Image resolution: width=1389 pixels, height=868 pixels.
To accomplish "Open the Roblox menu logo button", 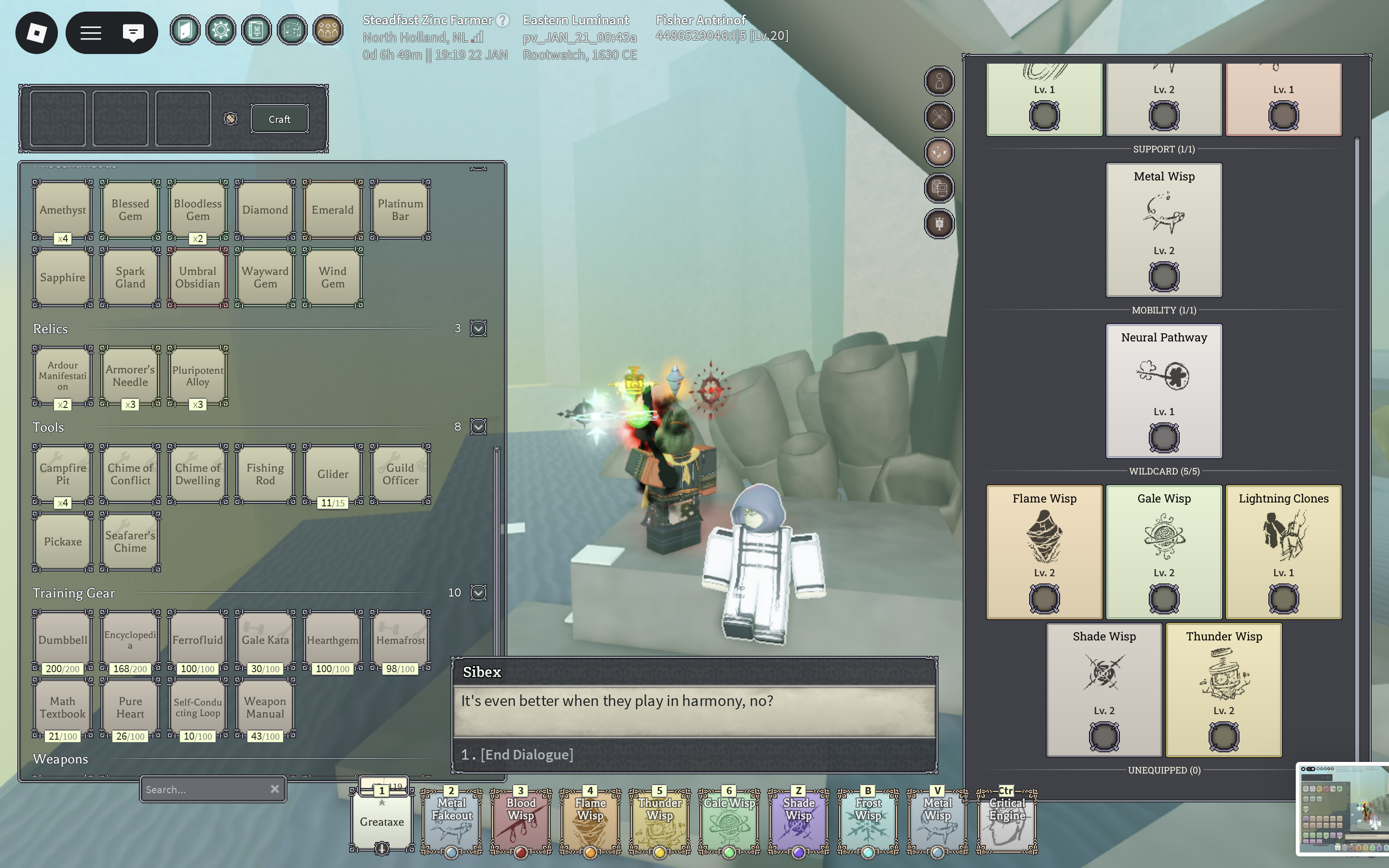I will click(x=36, y=33).
